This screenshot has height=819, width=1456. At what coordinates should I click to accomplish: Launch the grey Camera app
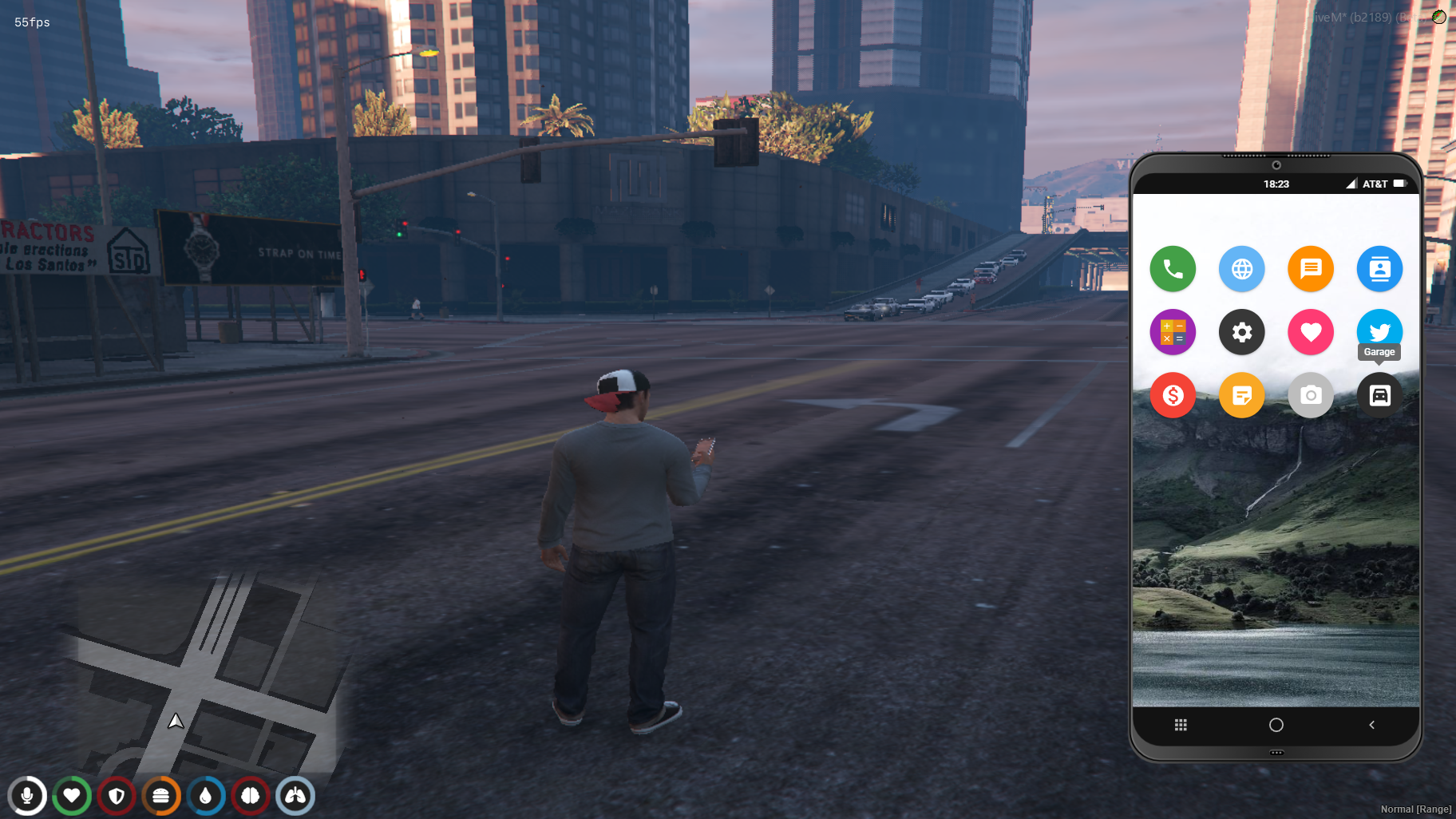click(x=1311, y=395)
